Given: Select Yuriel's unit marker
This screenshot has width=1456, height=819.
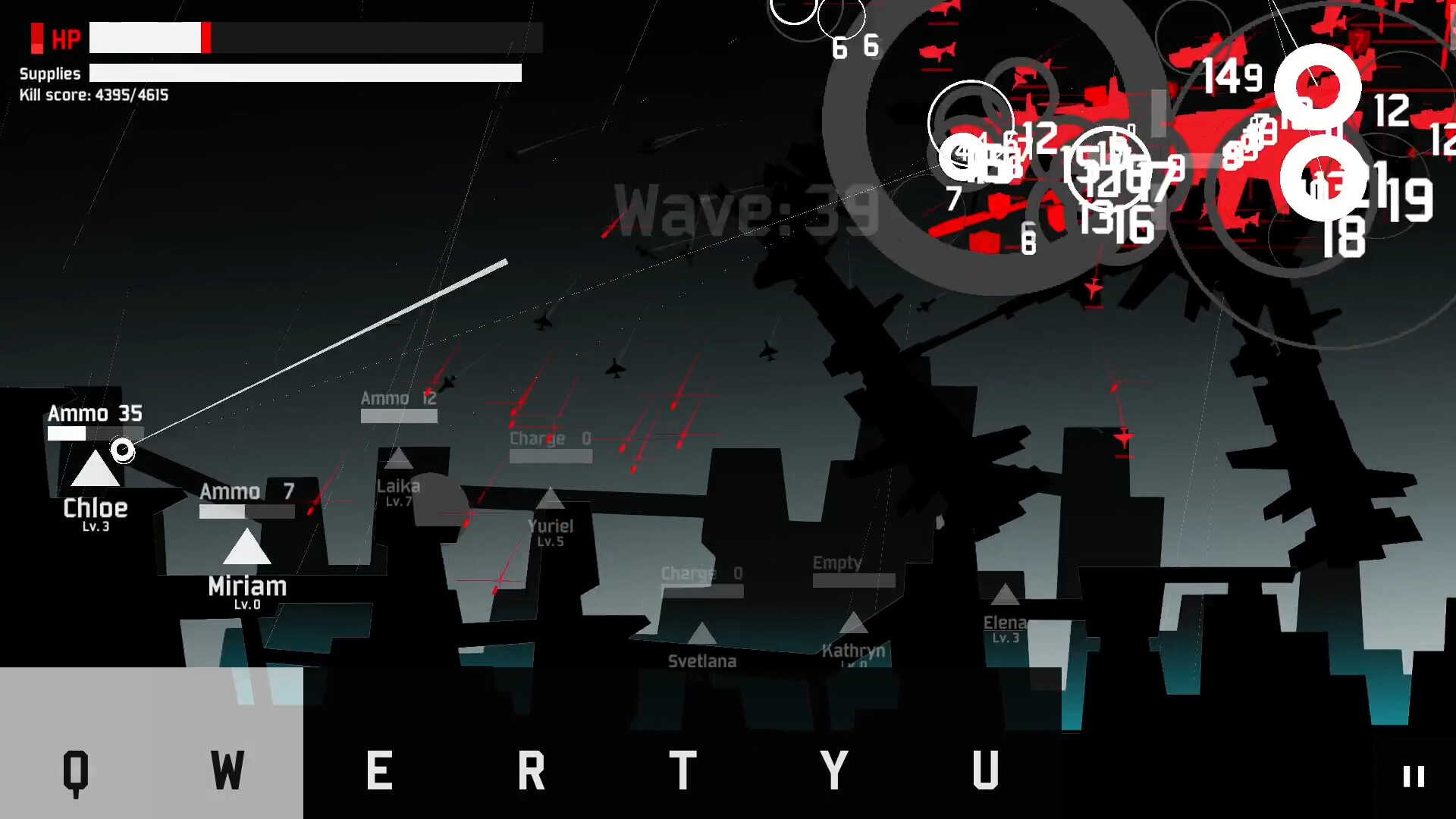Looking at the screenshot, I should point(551,500).
